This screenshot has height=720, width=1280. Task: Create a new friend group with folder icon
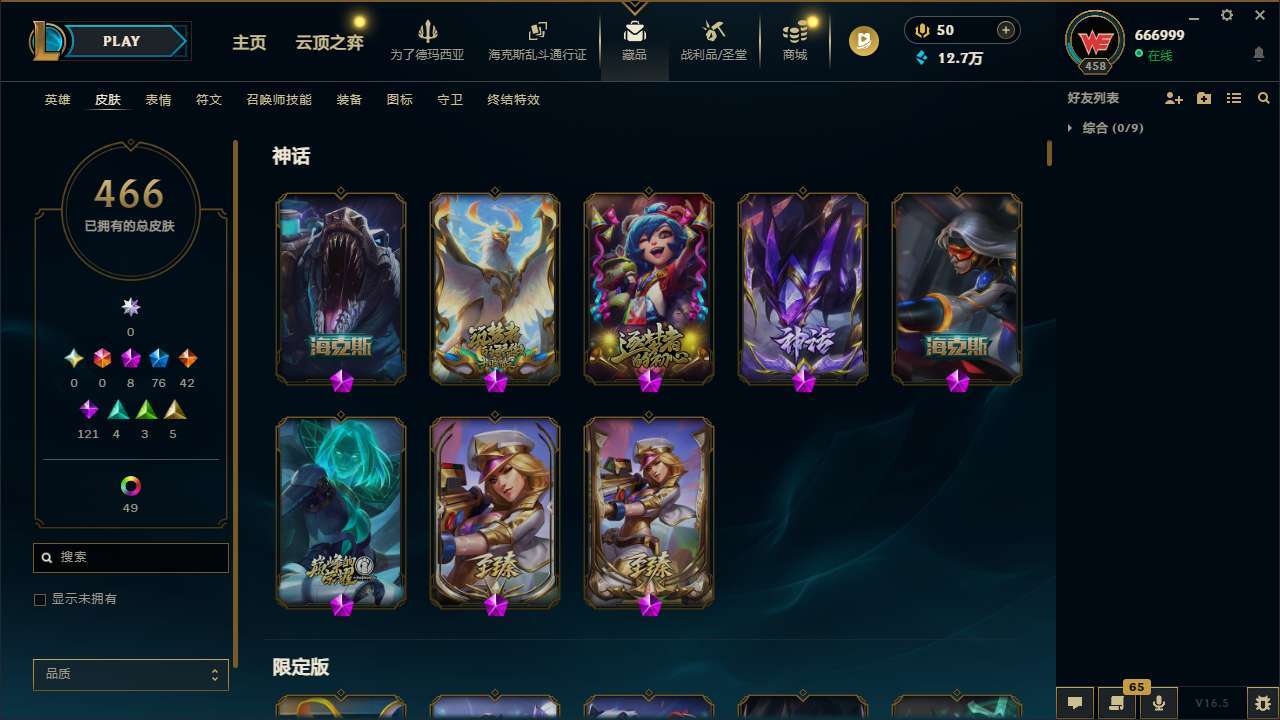tap(1203, 97)
